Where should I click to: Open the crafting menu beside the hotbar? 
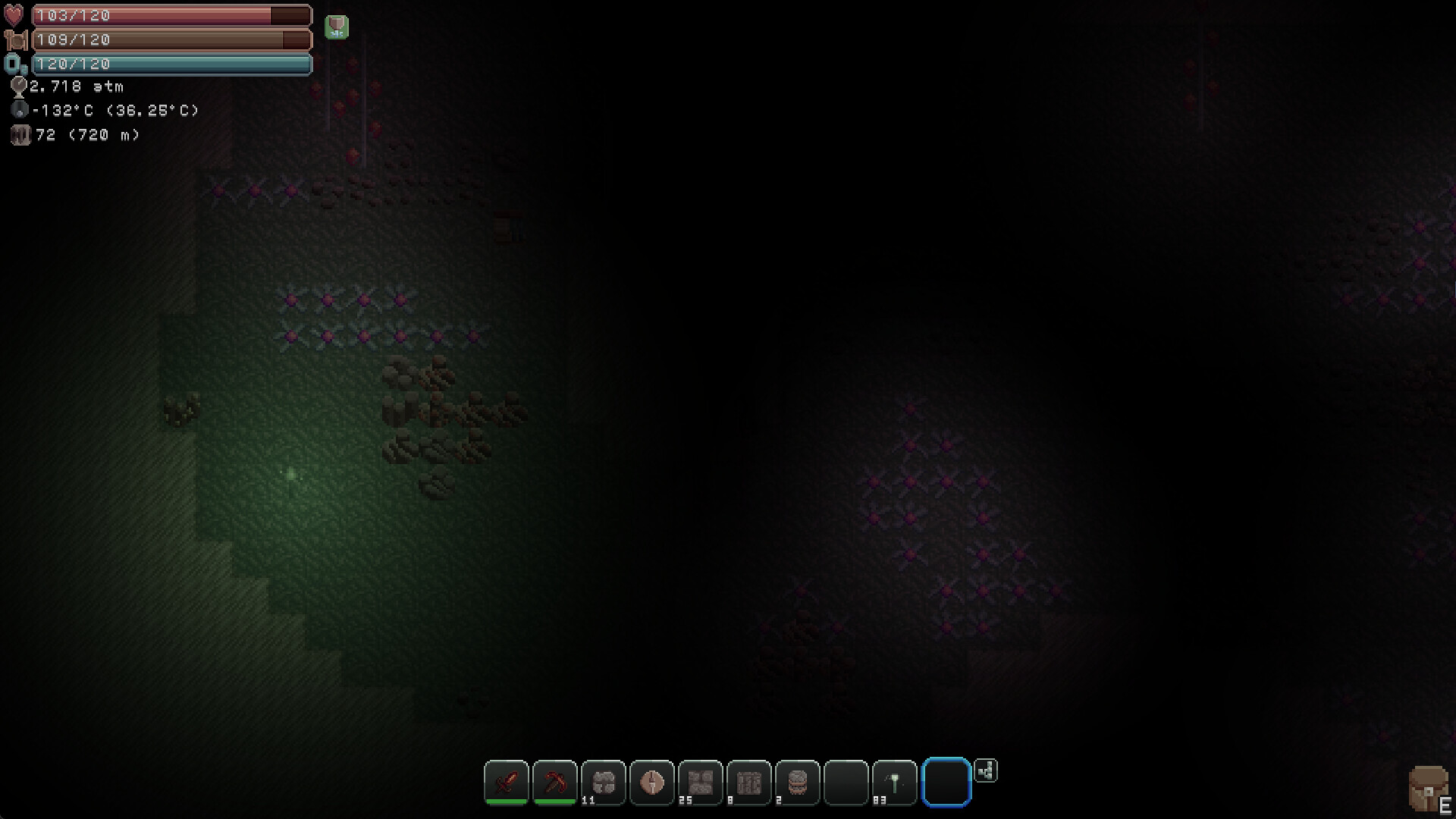(x=986, y=771)
